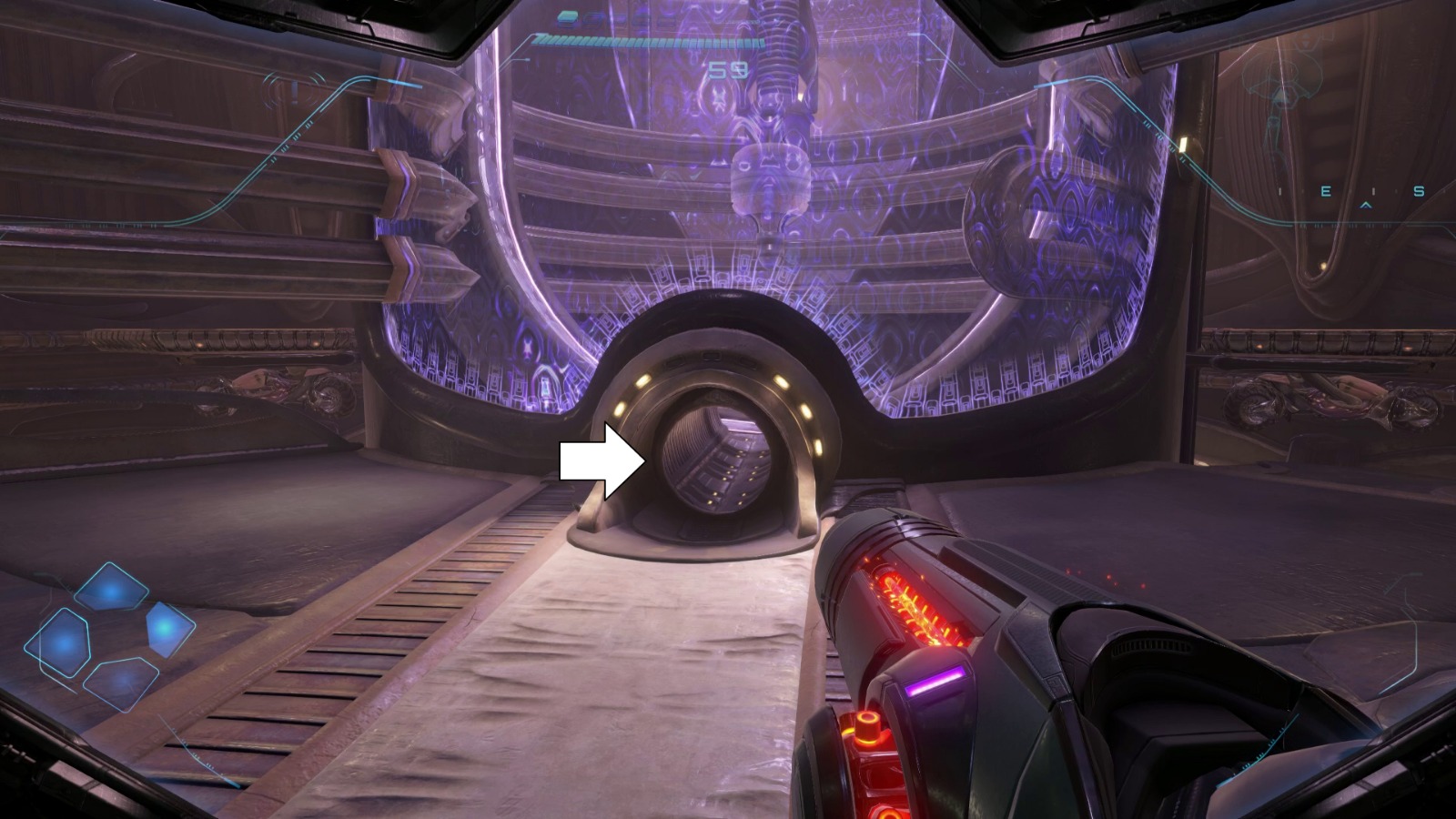
Task: Click the E marker on the compass
Action: tap(1327, 192)
